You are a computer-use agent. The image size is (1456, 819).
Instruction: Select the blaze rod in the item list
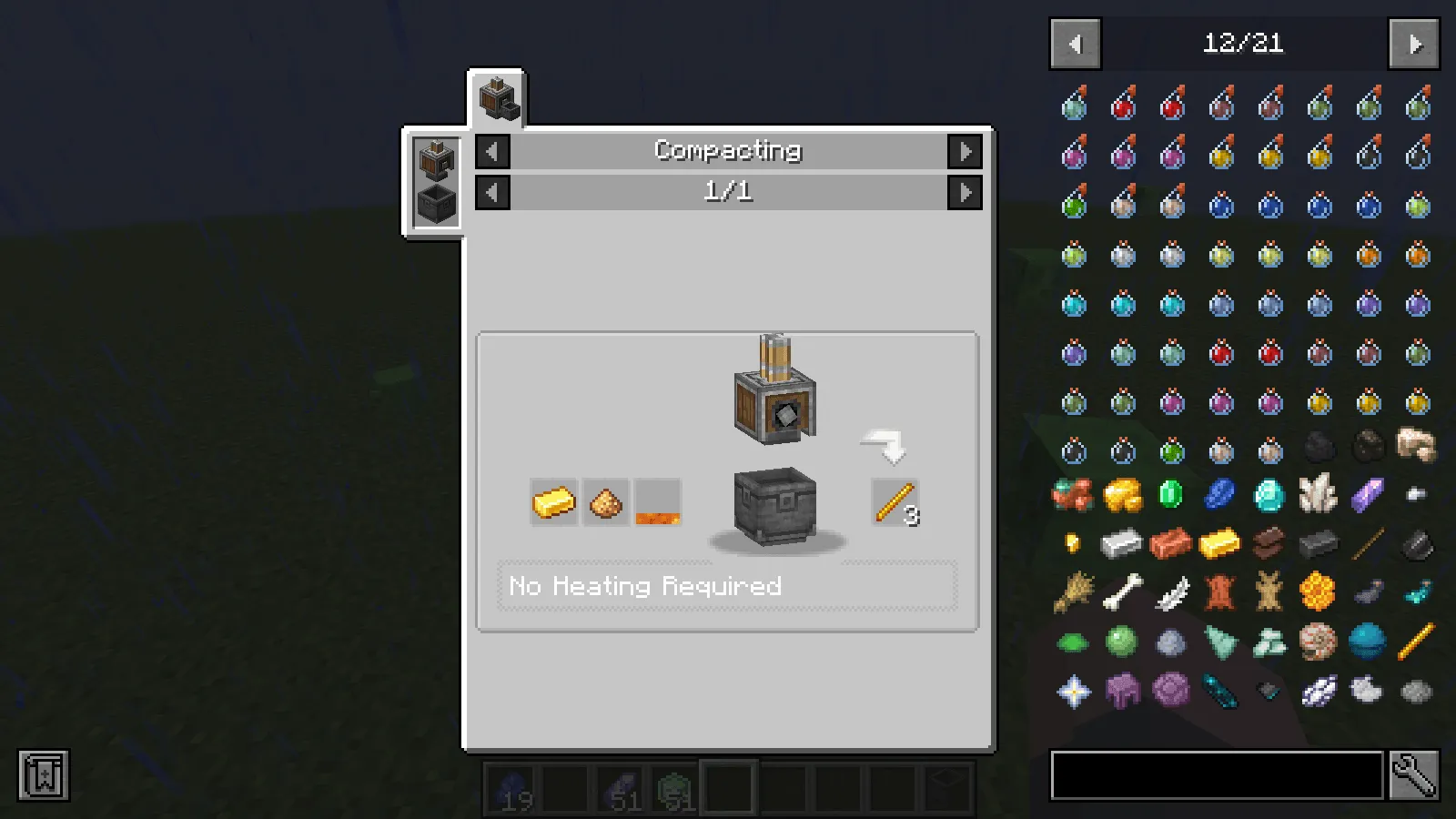(x=1417, y=641)
